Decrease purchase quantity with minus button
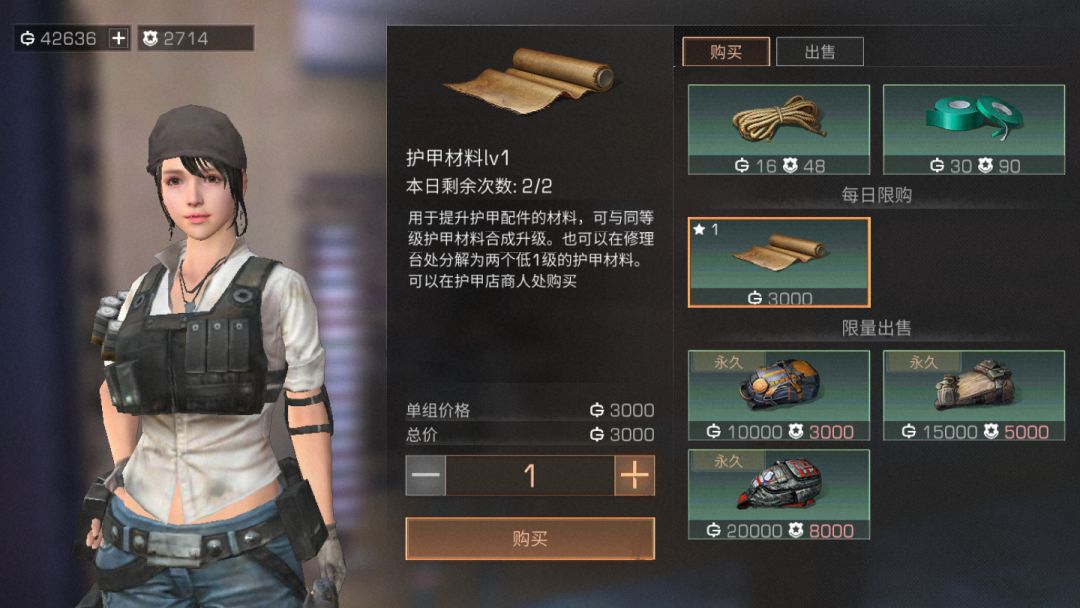 tap(426, 476)
